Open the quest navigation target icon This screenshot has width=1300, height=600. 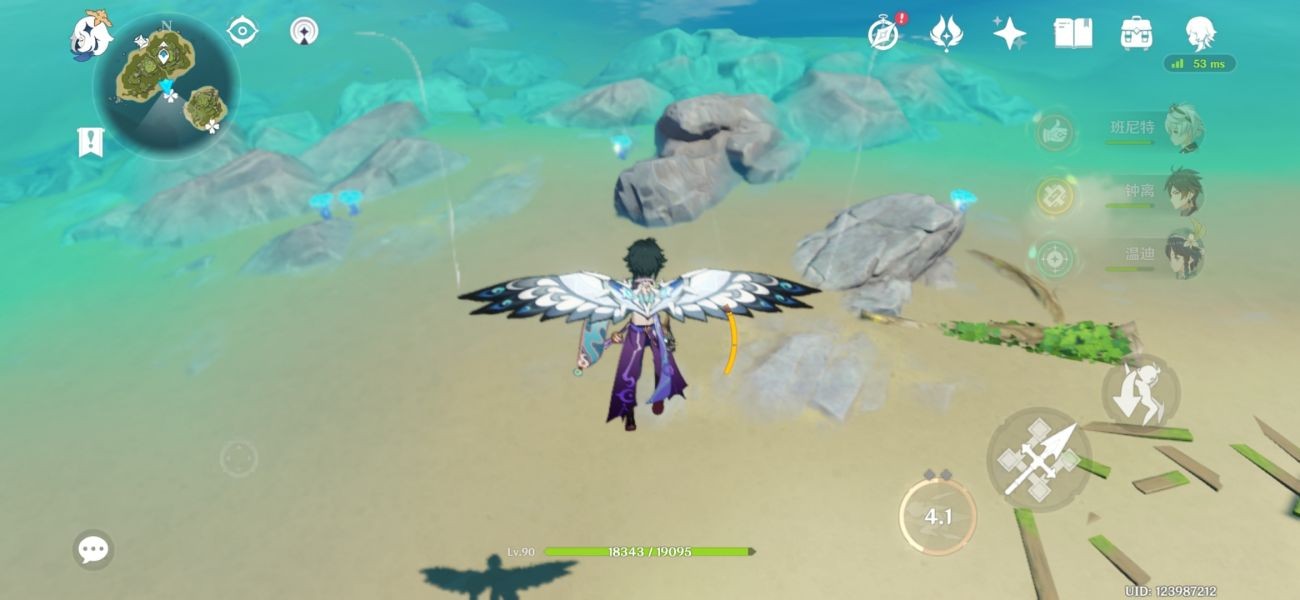tap(242, 31)
